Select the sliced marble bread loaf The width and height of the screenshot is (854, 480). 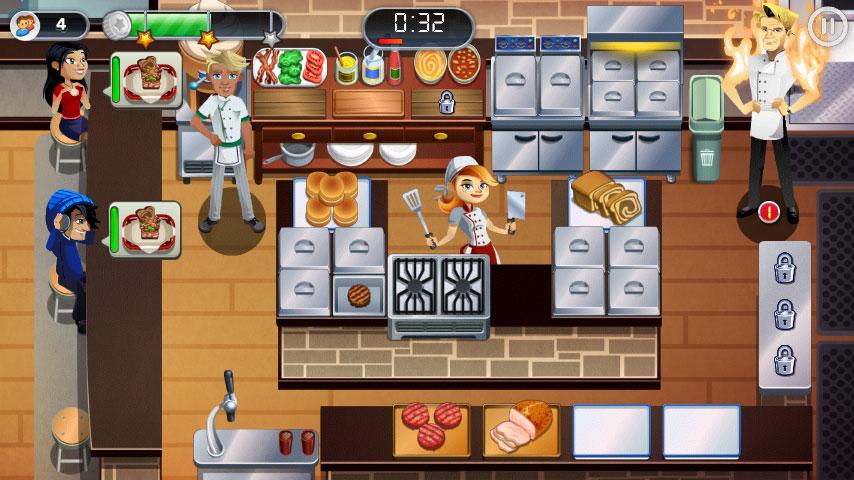pos(607,198)
